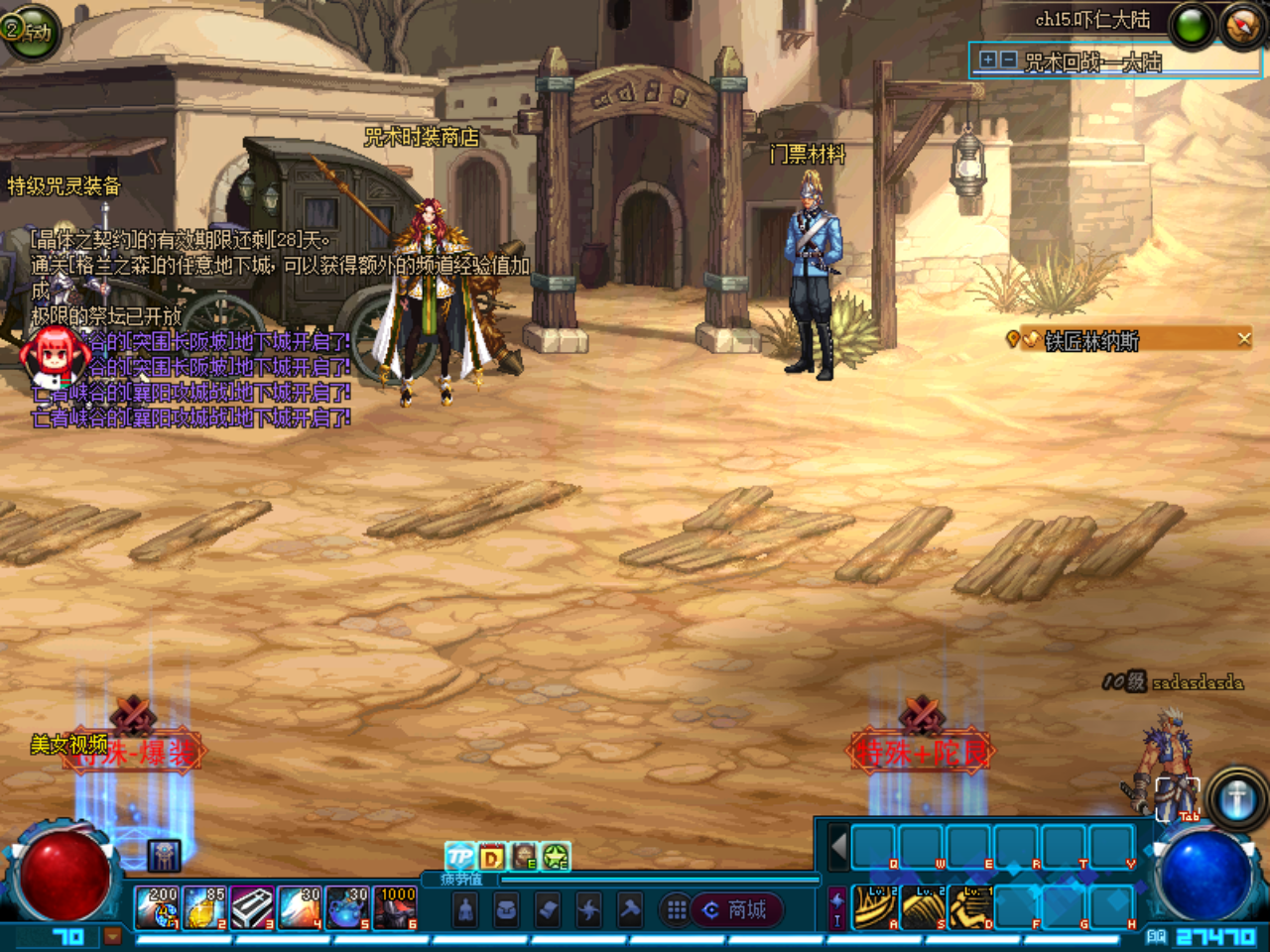
Task: Use the item in quick slot 1
Action: [x=157, y=907]
